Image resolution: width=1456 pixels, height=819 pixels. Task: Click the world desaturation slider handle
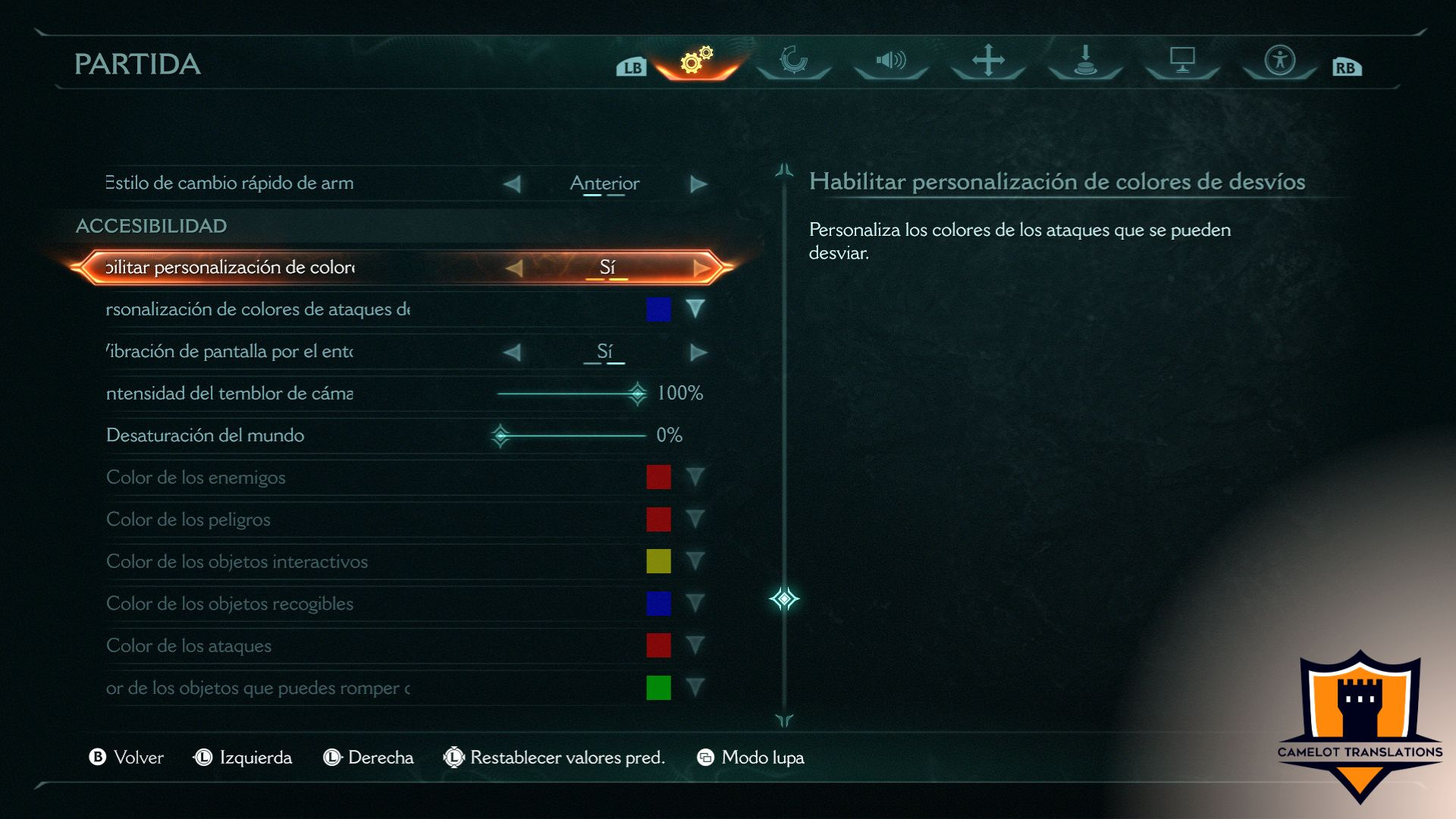pyautogui.click(x=500, y=435)
